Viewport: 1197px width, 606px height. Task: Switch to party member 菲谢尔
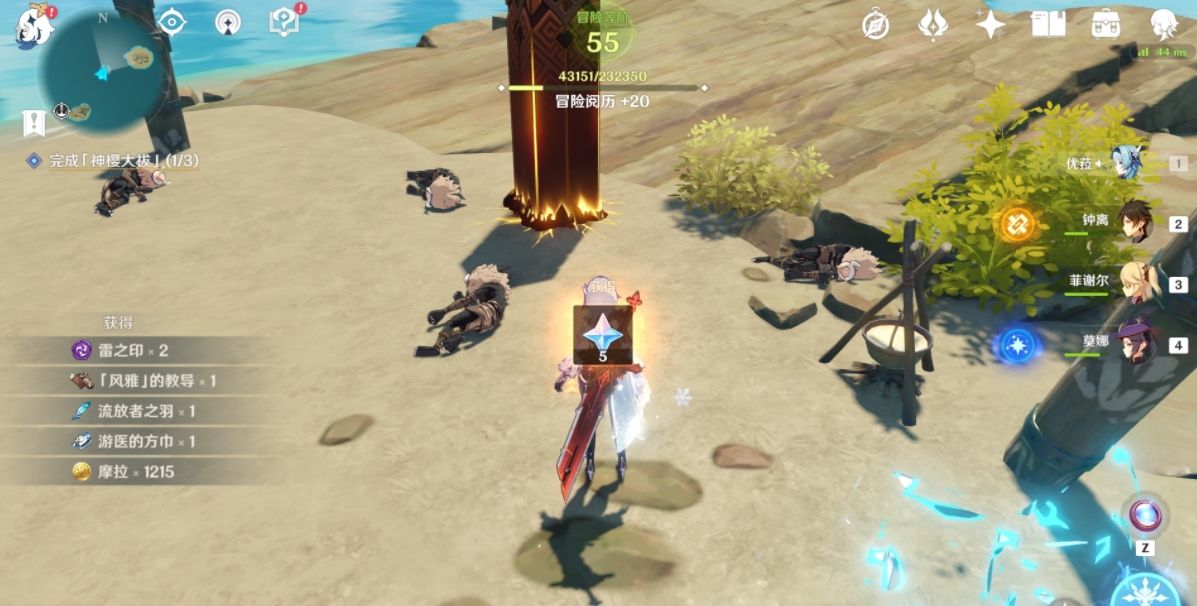(x=1135, y=283)
